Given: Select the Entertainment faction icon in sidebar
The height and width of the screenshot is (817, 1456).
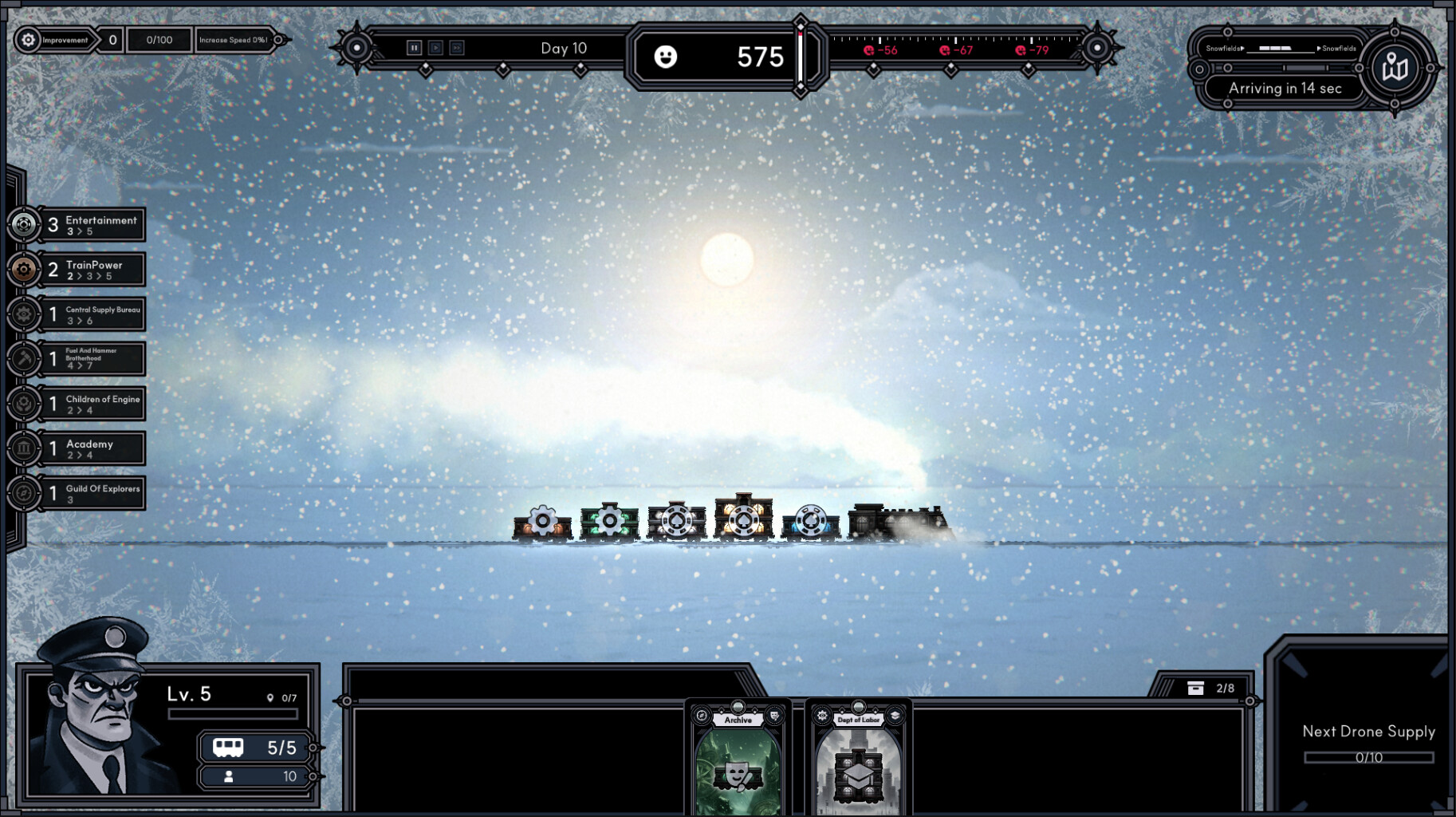Looking at the screenshot, I should (24, 224).
